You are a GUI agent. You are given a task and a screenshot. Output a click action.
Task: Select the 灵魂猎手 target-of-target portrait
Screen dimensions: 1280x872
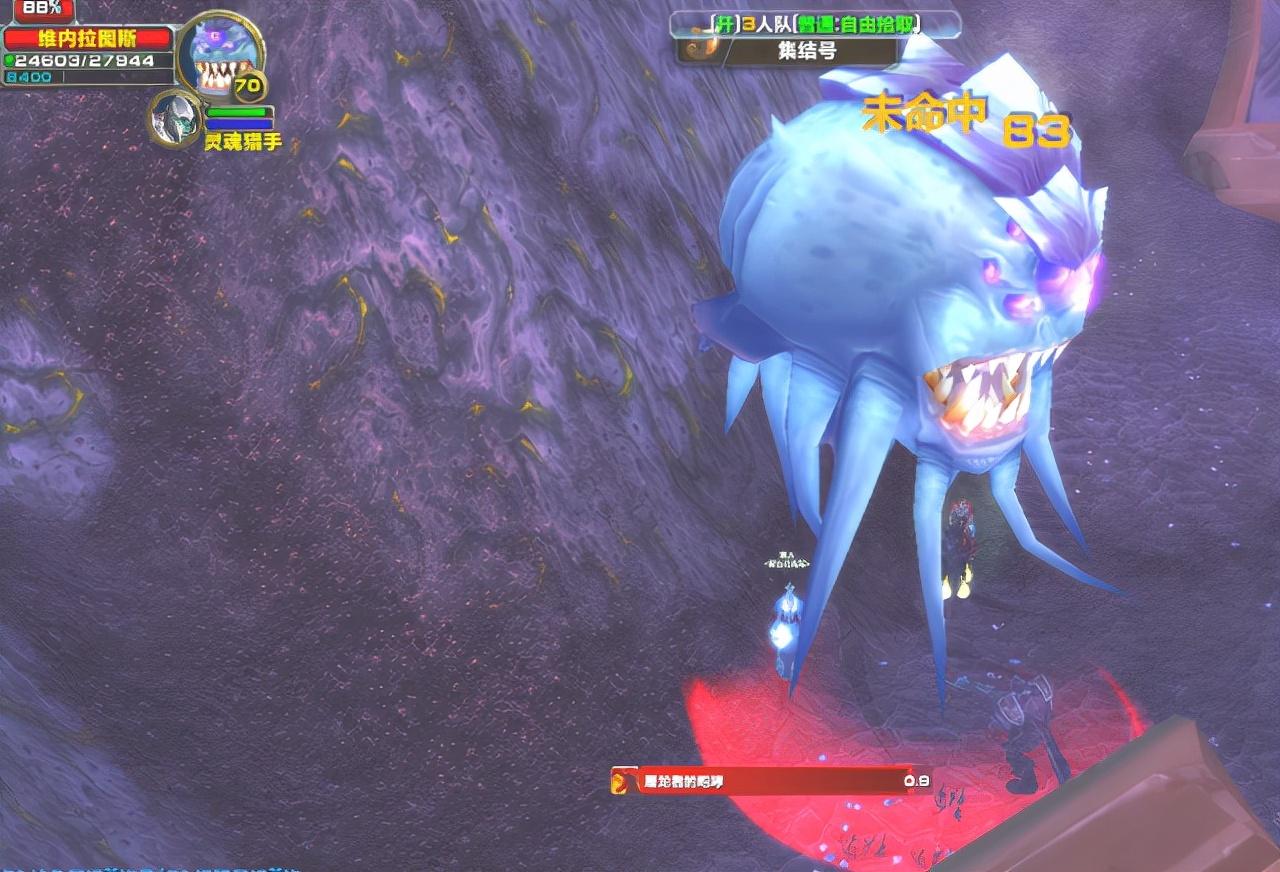pos(176,118)
